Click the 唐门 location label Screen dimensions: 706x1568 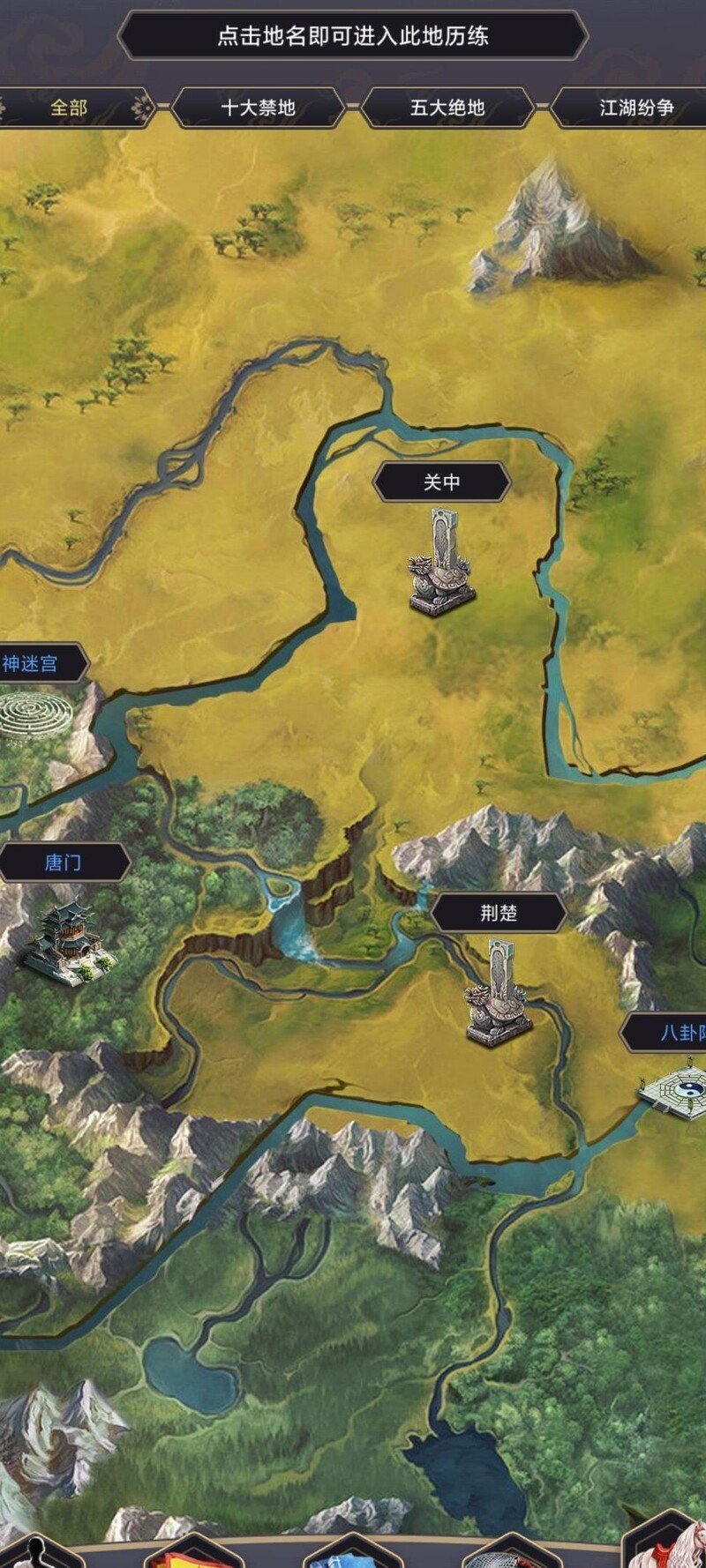pos(63,862)
